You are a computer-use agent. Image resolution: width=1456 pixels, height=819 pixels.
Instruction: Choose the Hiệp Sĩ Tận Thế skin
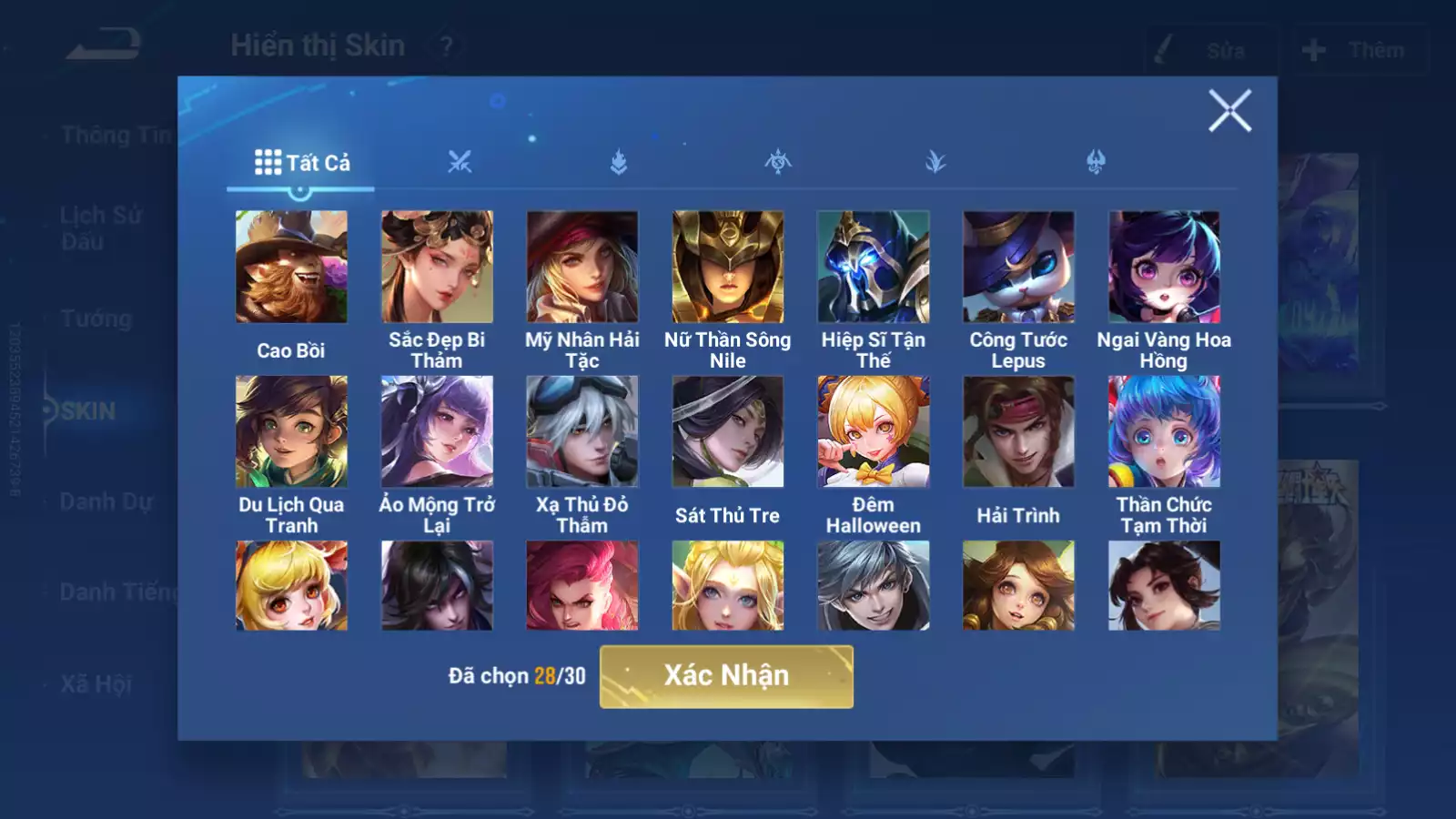tap(874, 267)
